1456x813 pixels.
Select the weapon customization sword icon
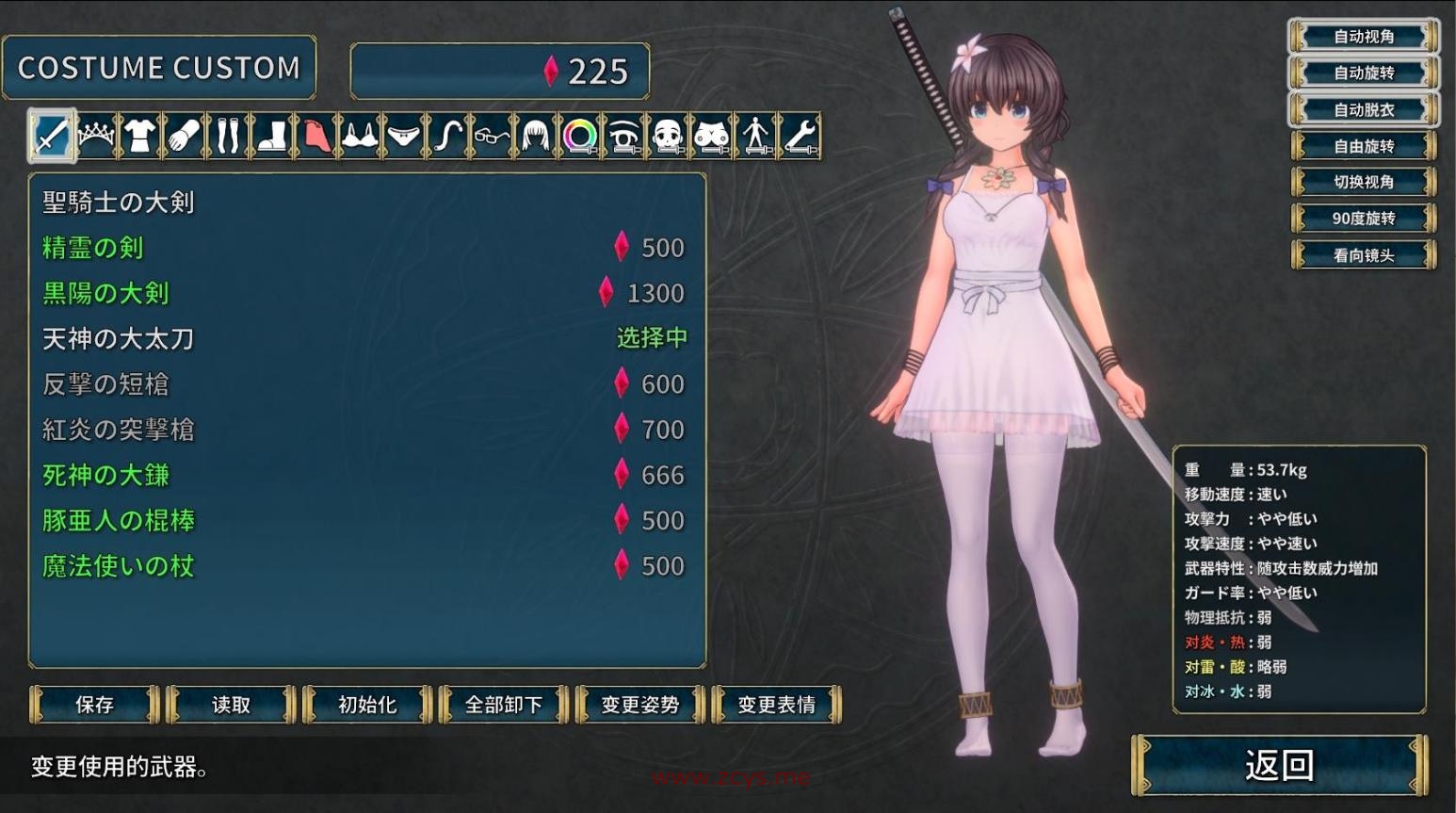[54, 136]
